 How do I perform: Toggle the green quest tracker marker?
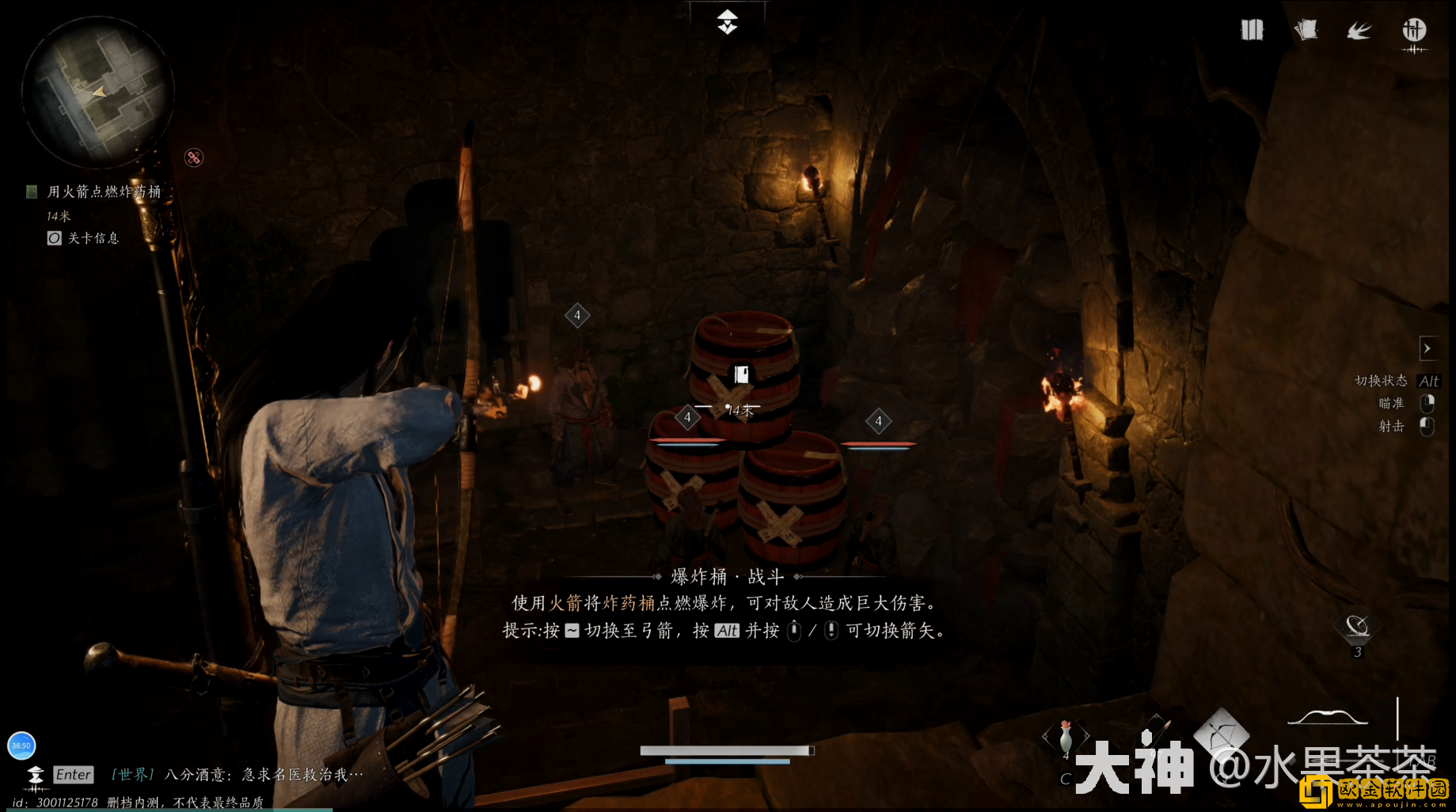click(x=31, y=191)
